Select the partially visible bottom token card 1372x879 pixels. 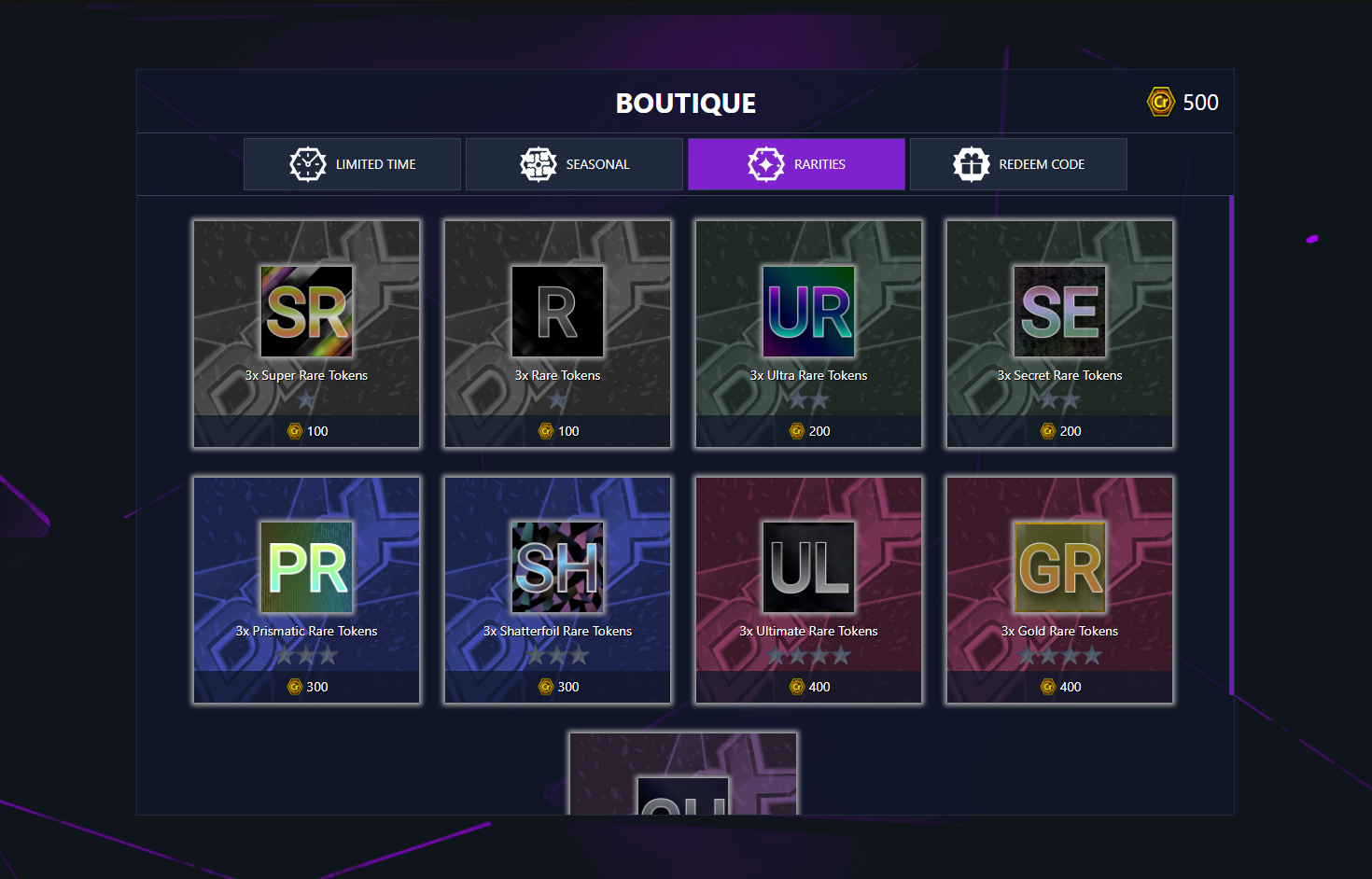click(682, 772)
